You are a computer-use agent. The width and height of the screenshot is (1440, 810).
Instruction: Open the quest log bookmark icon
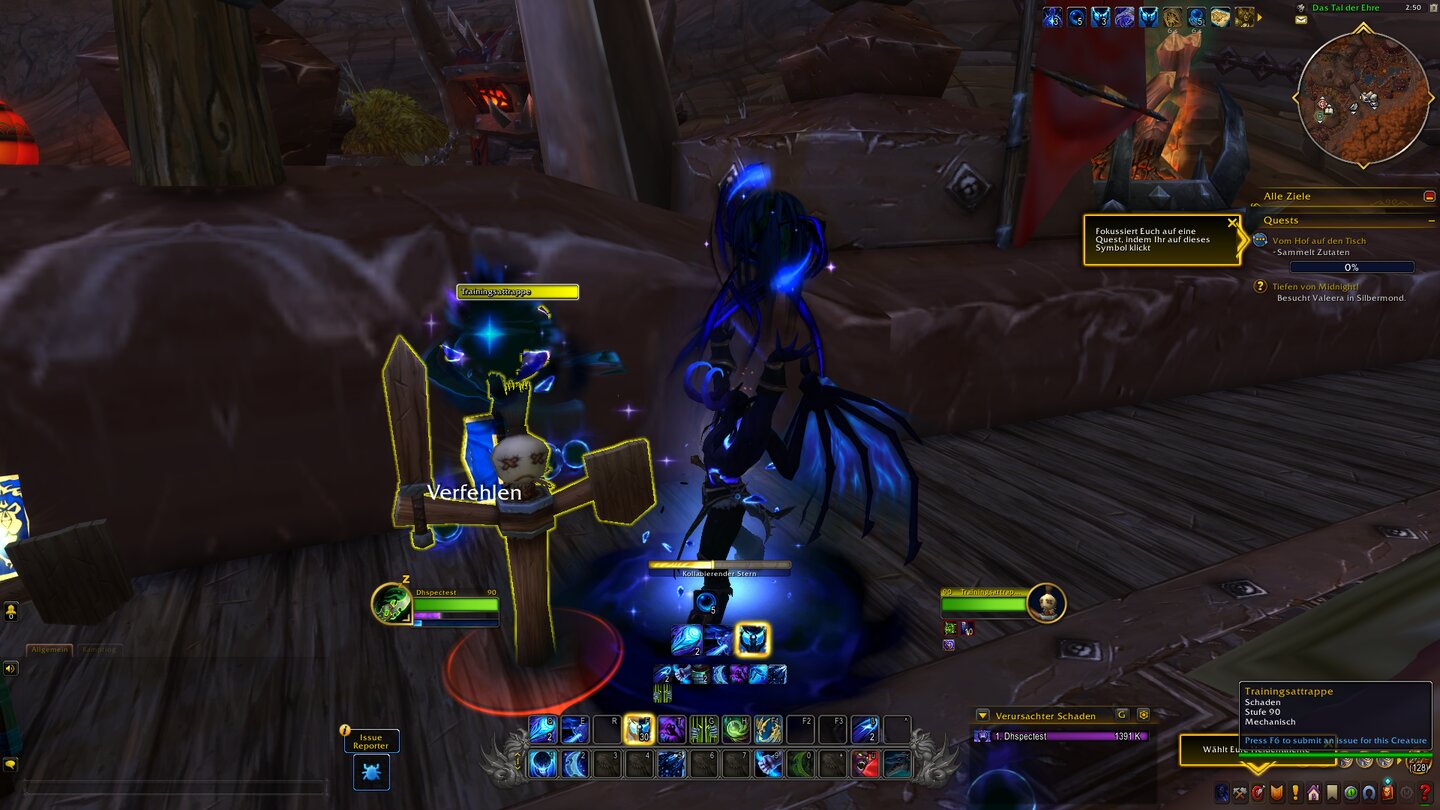click(1333, 792)
